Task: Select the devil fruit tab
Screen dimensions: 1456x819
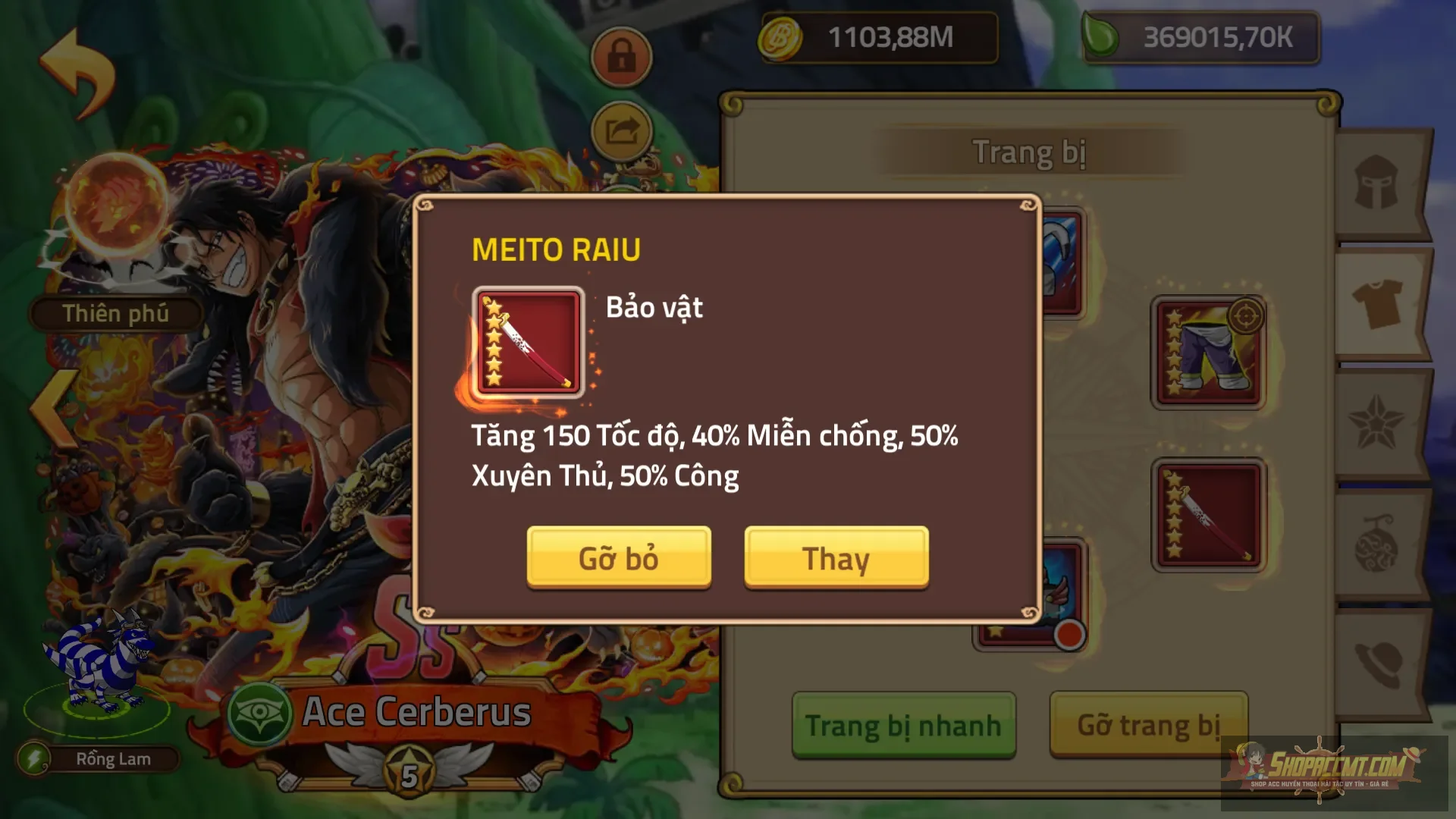Action: click(1376, 543)
